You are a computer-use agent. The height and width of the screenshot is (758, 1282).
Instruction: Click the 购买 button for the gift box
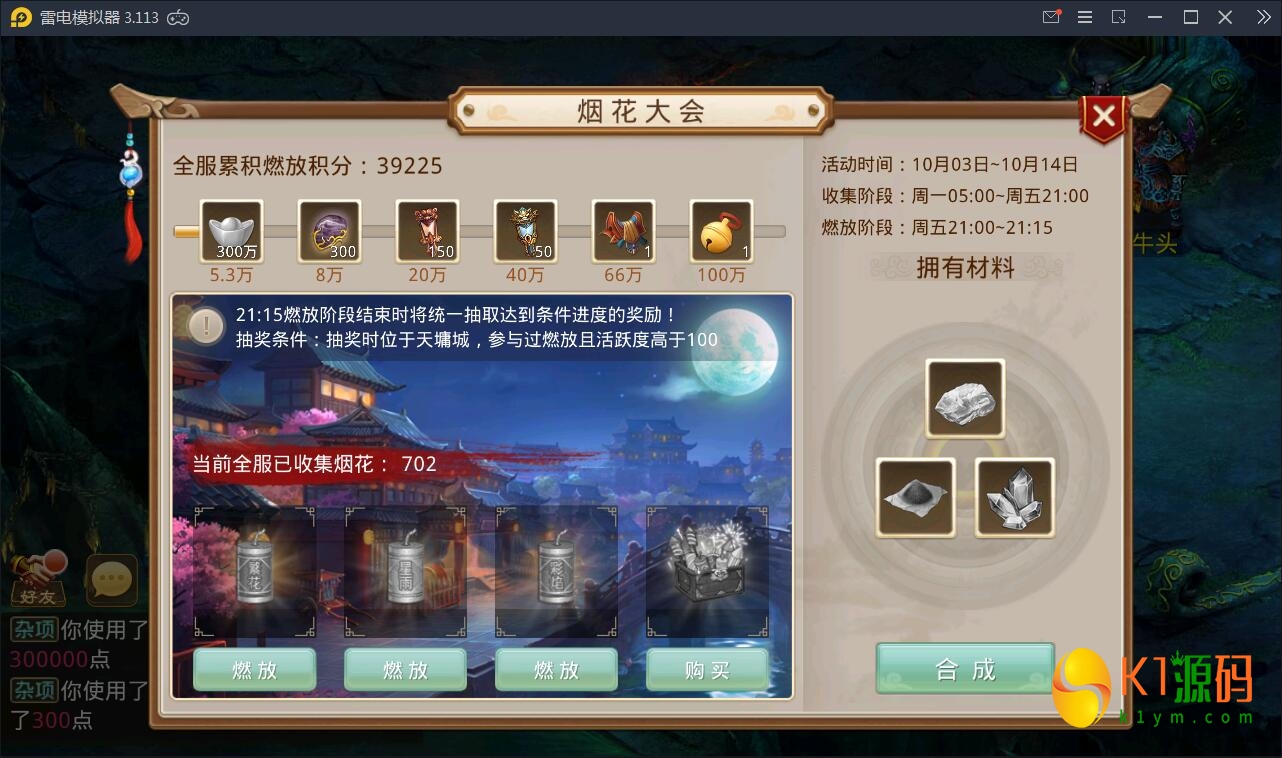707,669
